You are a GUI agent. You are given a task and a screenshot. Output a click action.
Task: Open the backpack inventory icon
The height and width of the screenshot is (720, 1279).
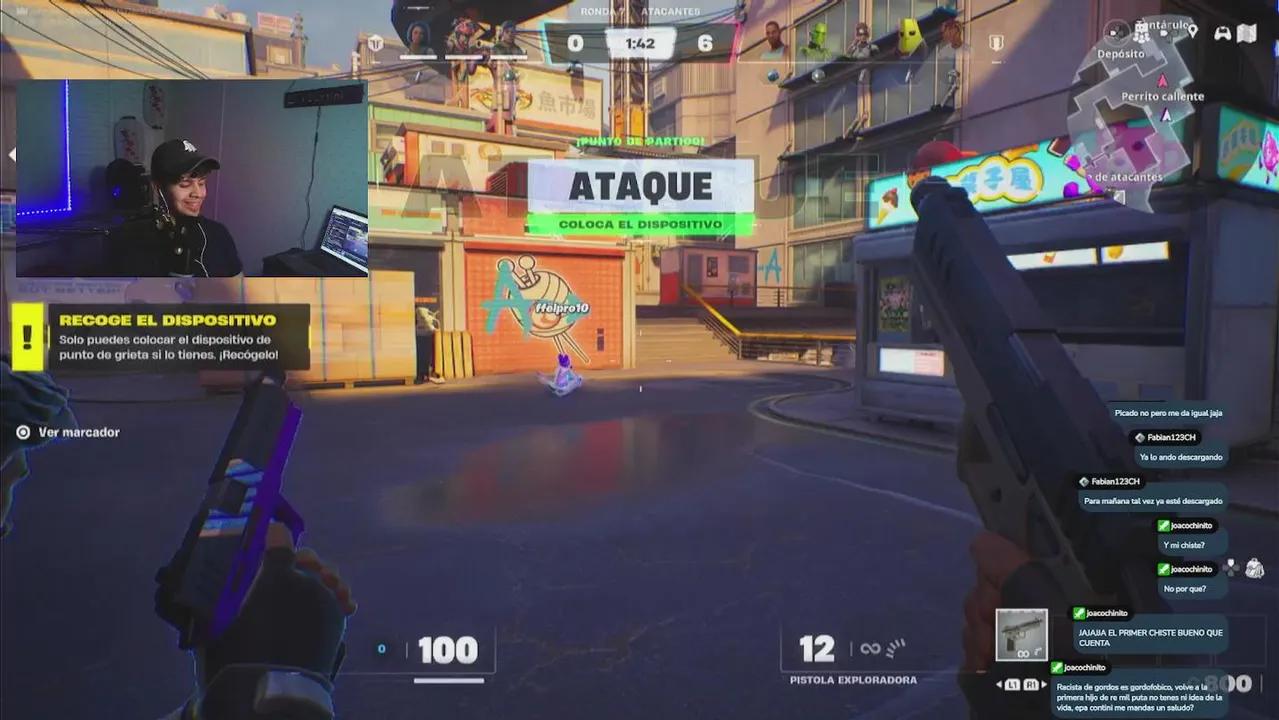click(1254, 568)
